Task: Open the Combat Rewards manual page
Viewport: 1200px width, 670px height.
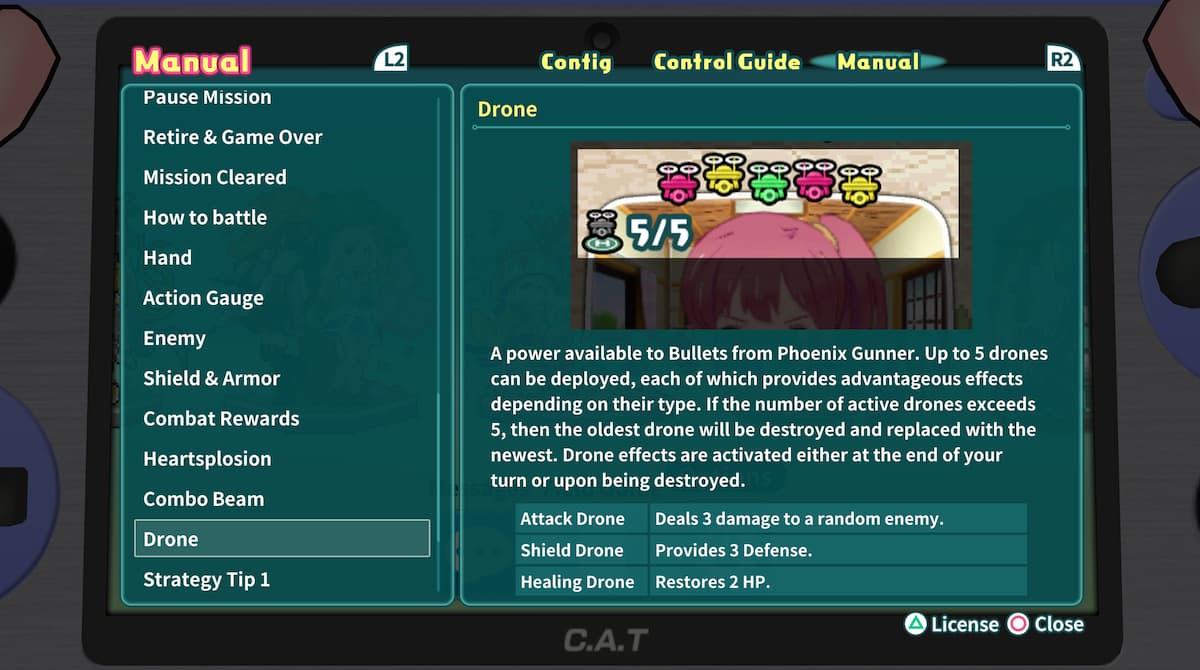Action: (x=221, y=418)
